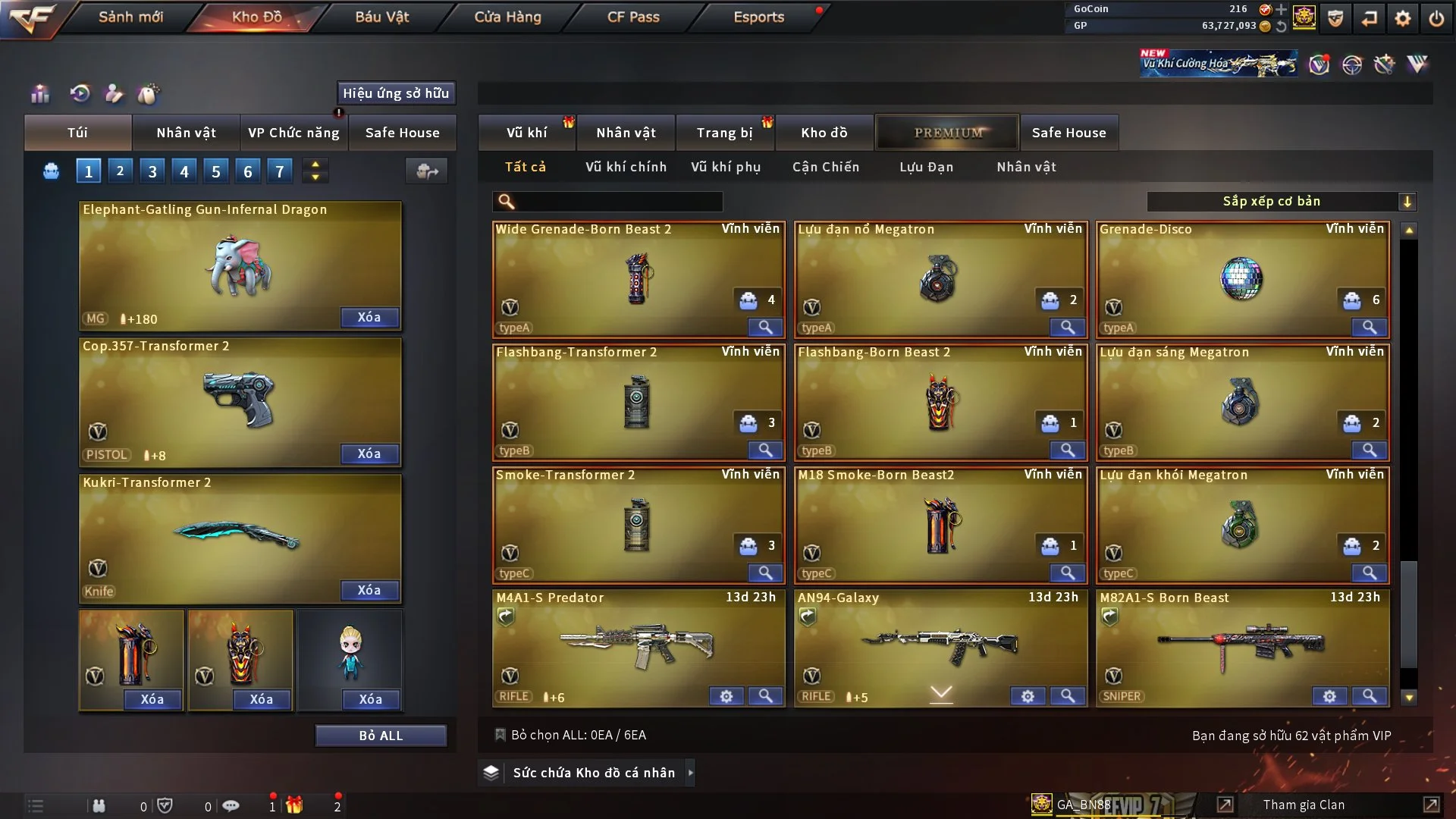The image size is (1456, 819).
Task: Open the game settings gear icon
Action: pos(1403,18)
